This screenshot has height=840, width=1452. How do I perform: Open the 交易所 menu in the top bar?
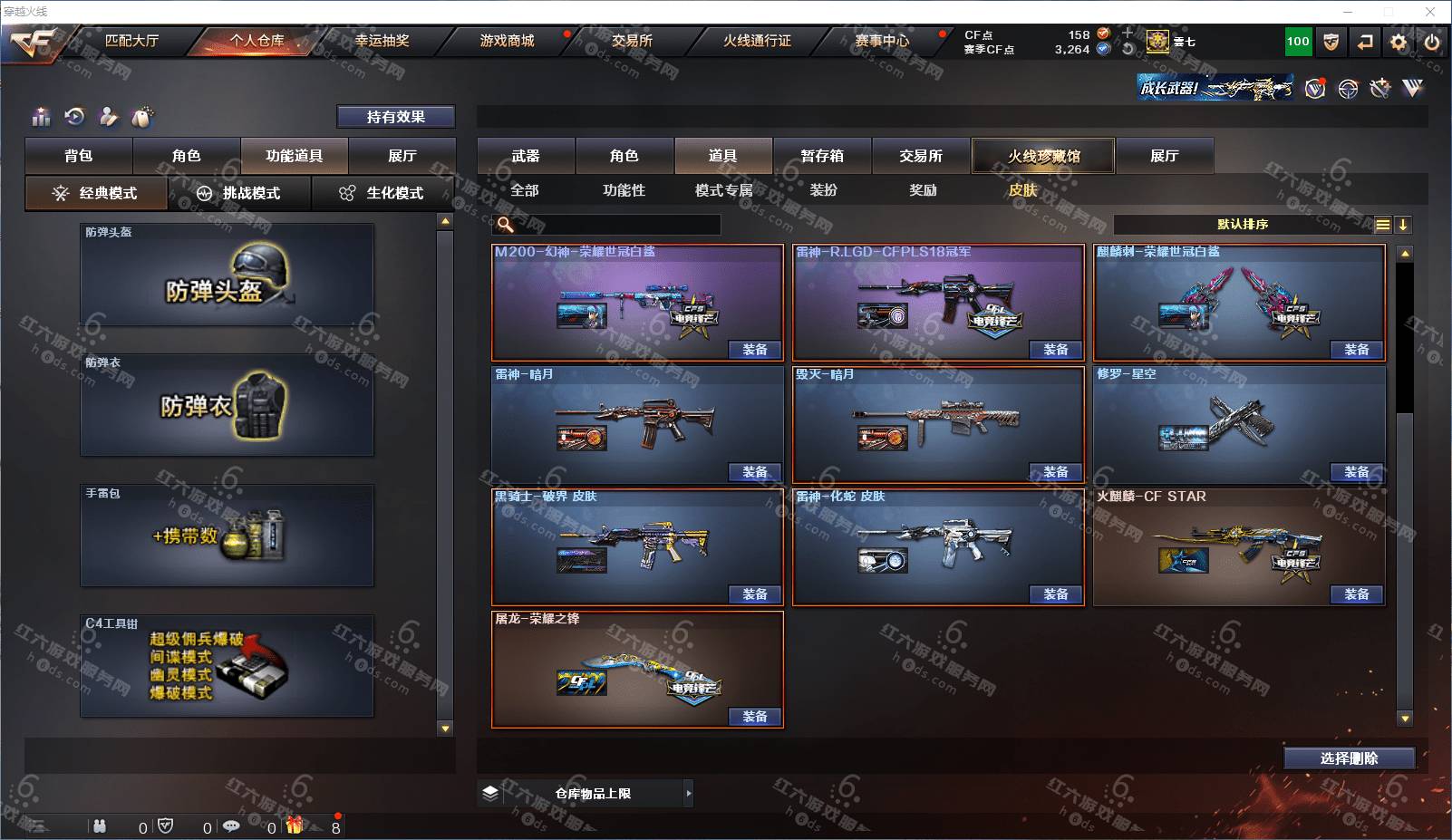632,41
